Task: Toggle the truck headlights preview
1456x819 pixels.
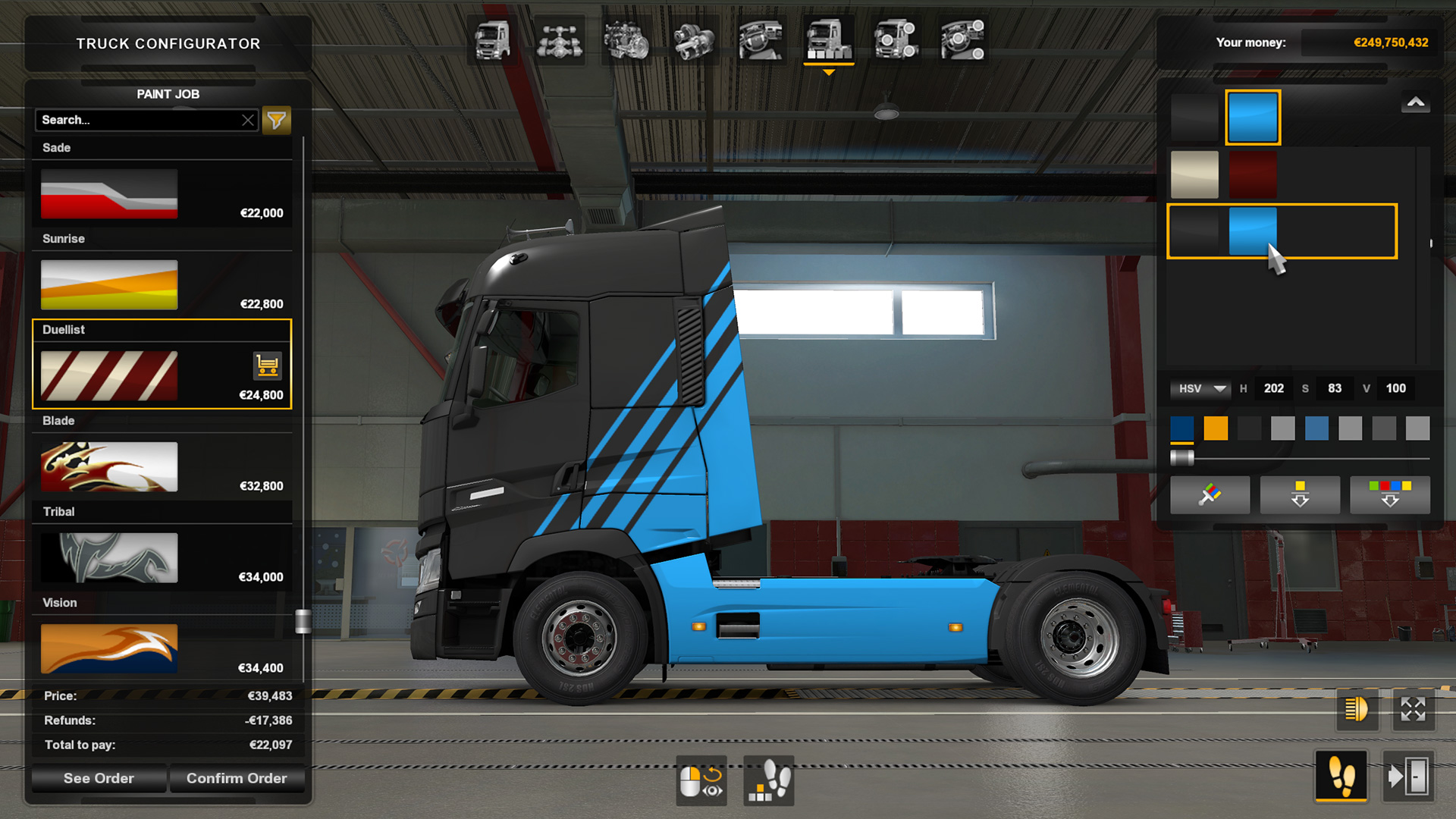Action: click(x=1357, y=711)
